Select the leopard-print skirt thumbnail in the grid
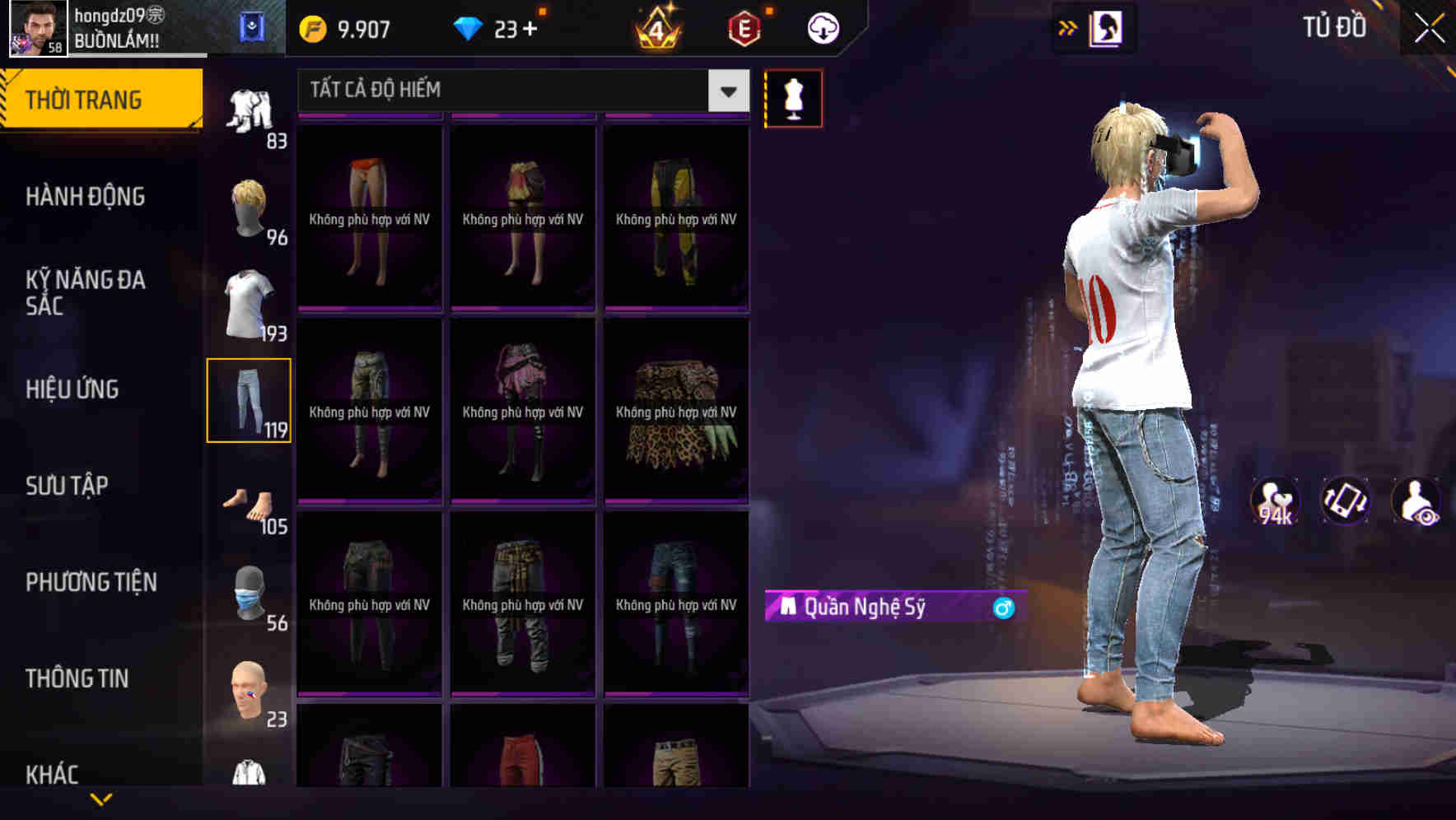Screen dimensions: 1456x820 [675, 412]
